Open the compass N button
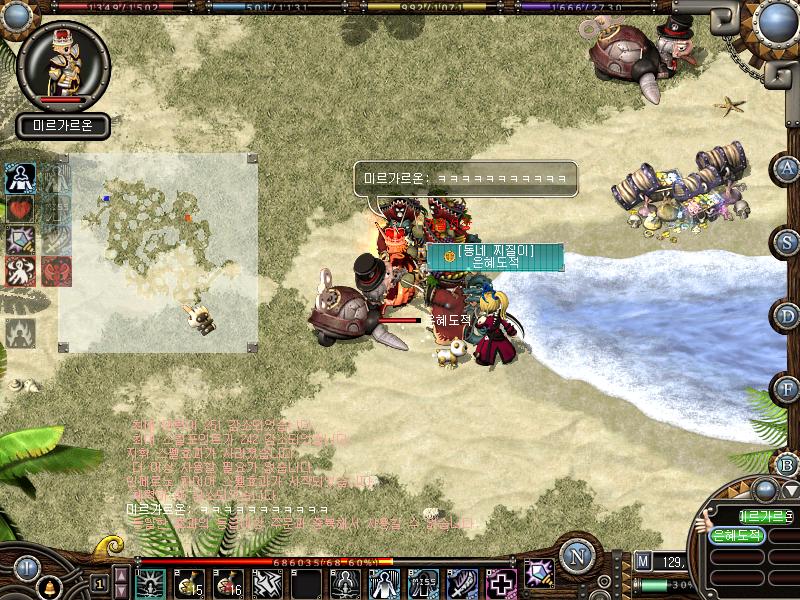 [x=575, y=556]
